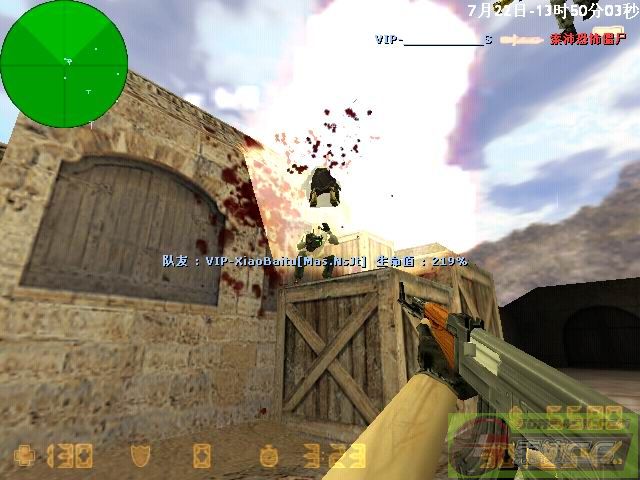Click the rifle icon in the kill feed

520,40
